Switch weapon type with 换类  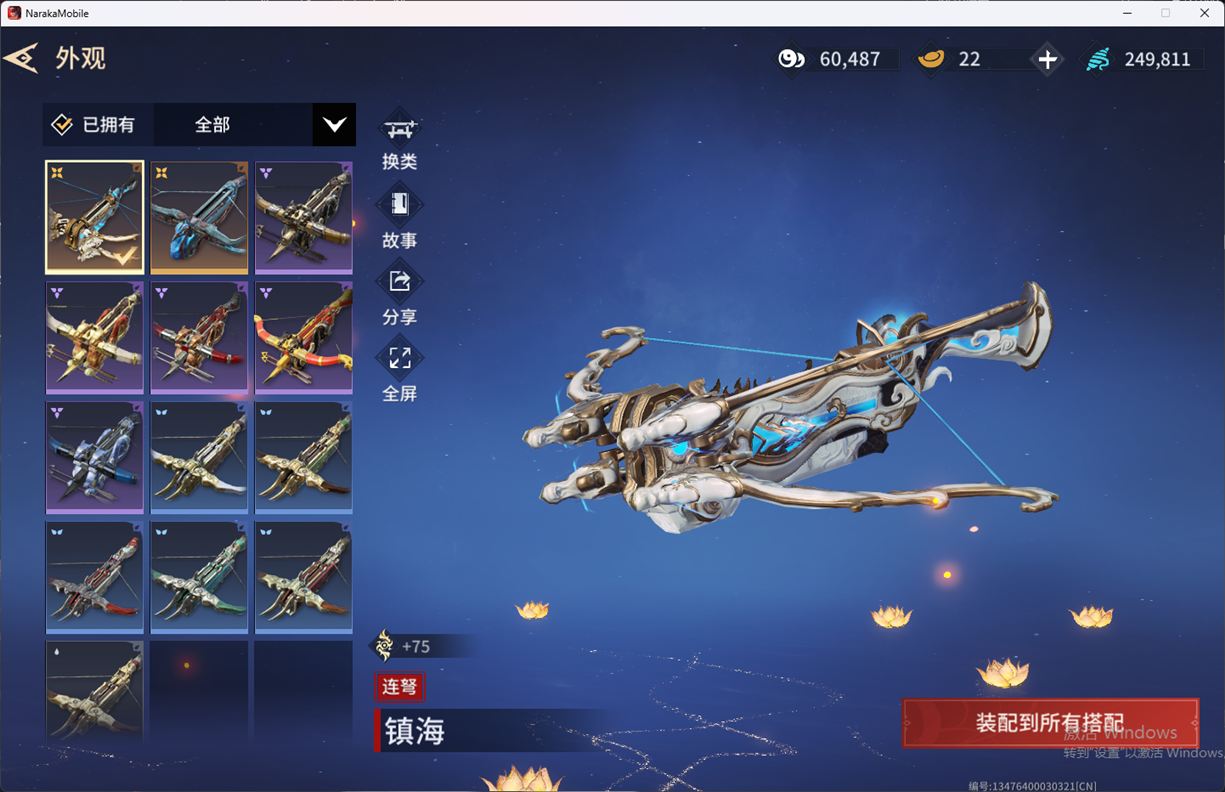399,139
